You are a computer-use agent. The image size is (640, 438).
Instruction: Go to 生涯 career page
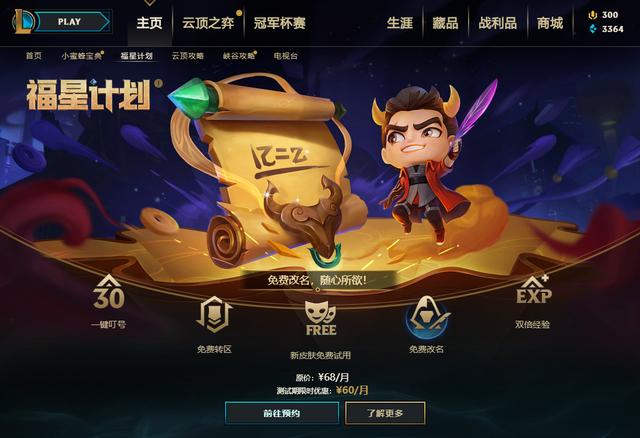coord(399,22)
